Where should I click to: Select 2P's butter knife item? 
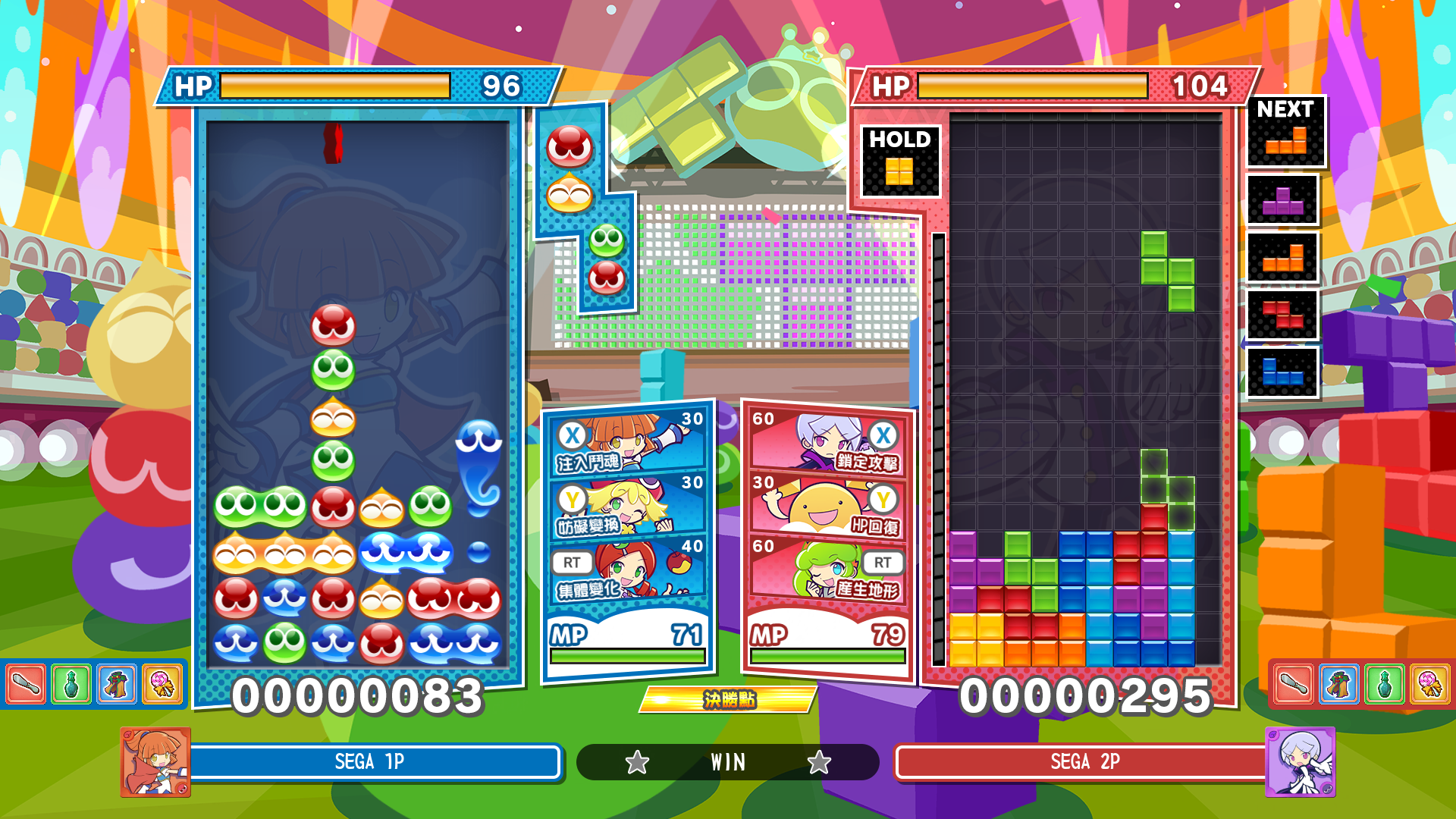click(1294, 684)
